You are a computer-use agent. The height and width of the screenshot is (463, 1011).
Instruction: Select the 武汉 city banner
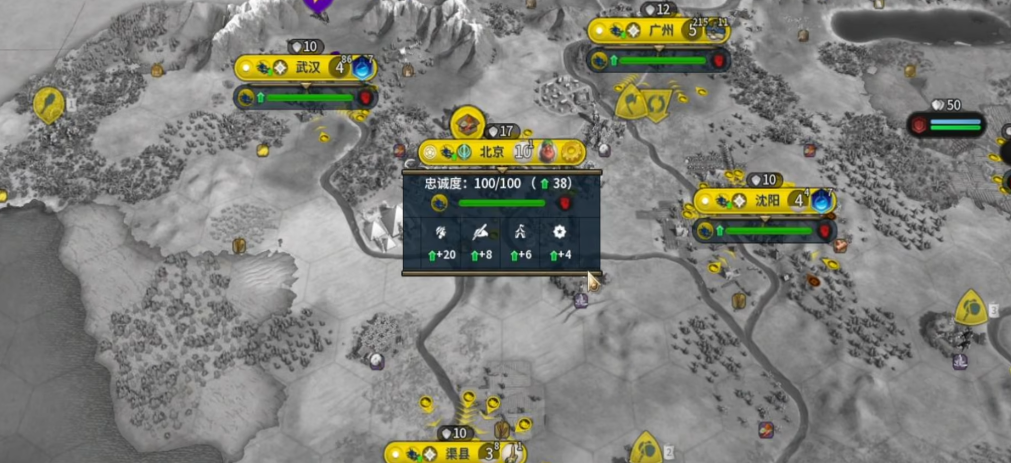(x=307, y=68)
